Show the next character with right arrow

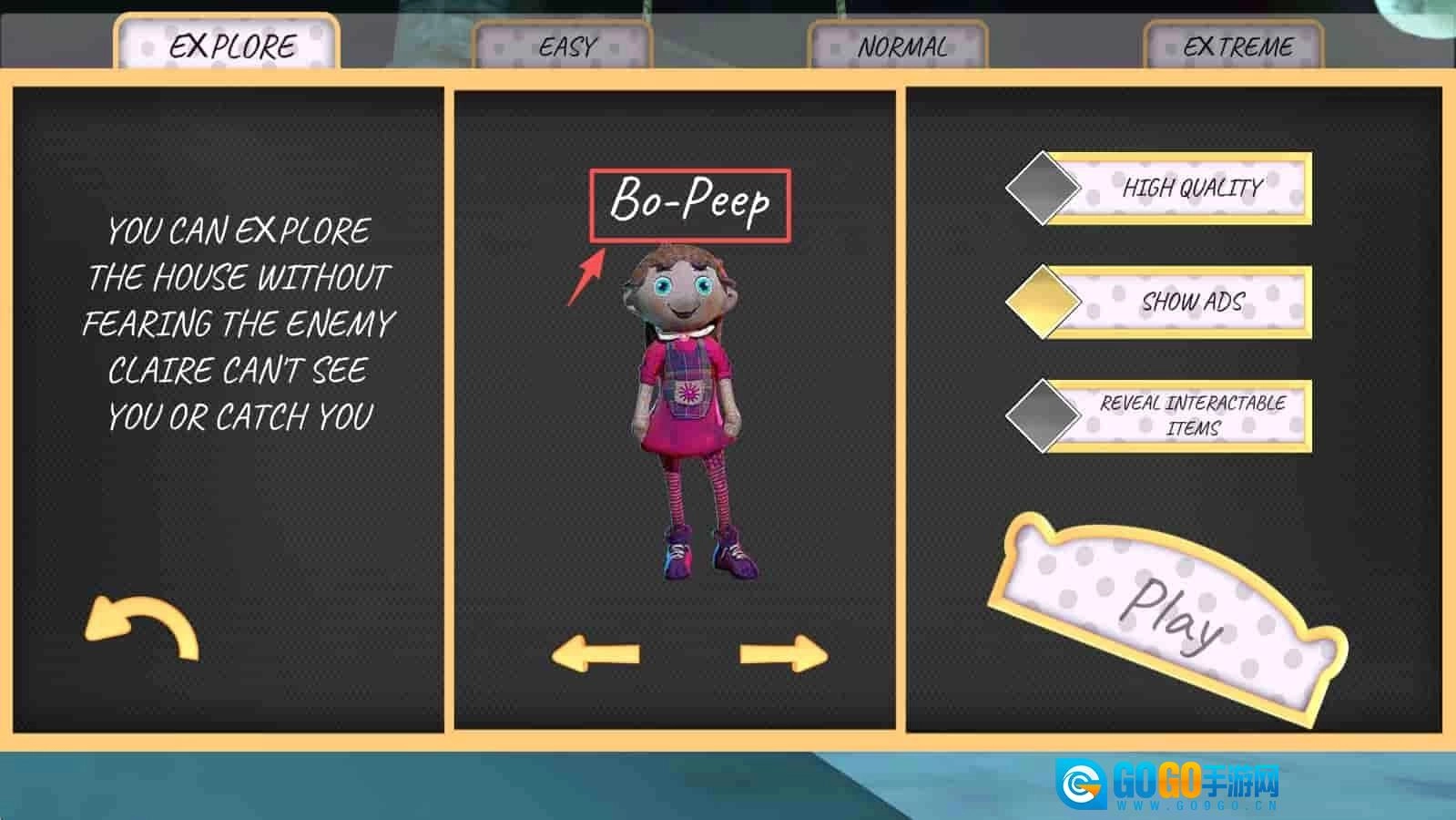coord(783,653)
